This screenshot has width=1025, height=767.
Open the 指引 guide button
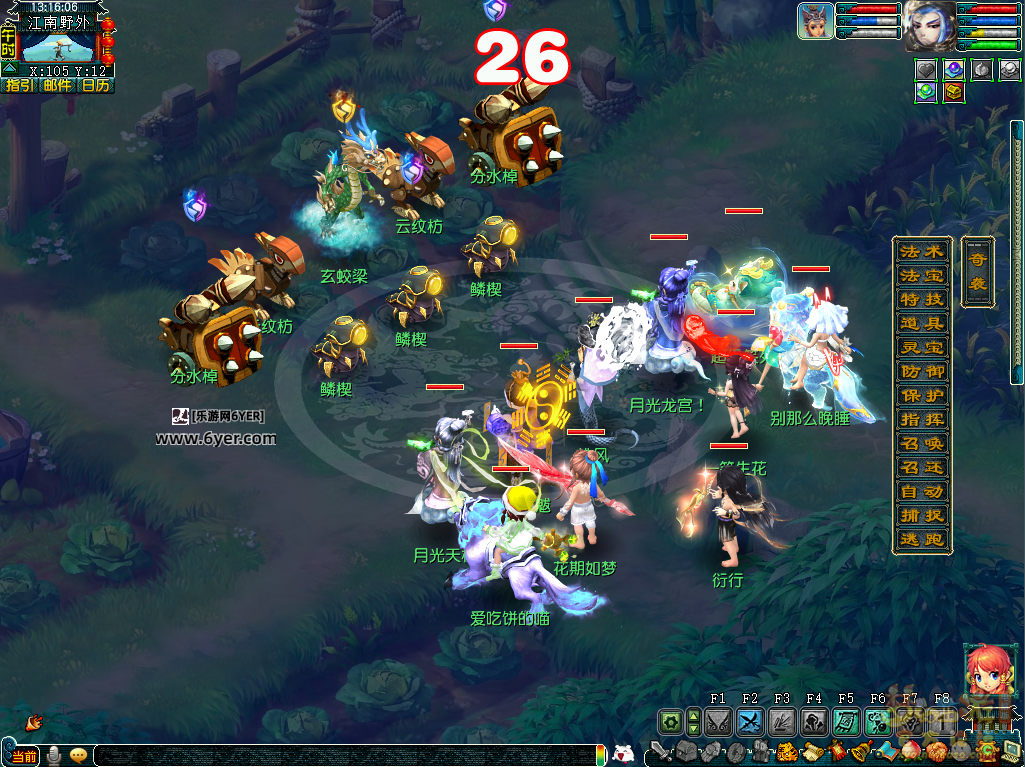pyautogui.click(x=20, y=86)
